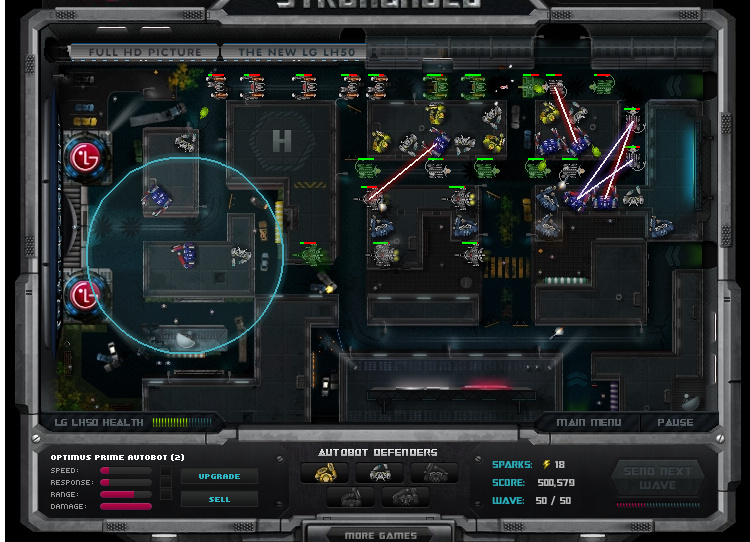The image size is (750, 542).
Task: Pause the game
Action: pos(675,423)
